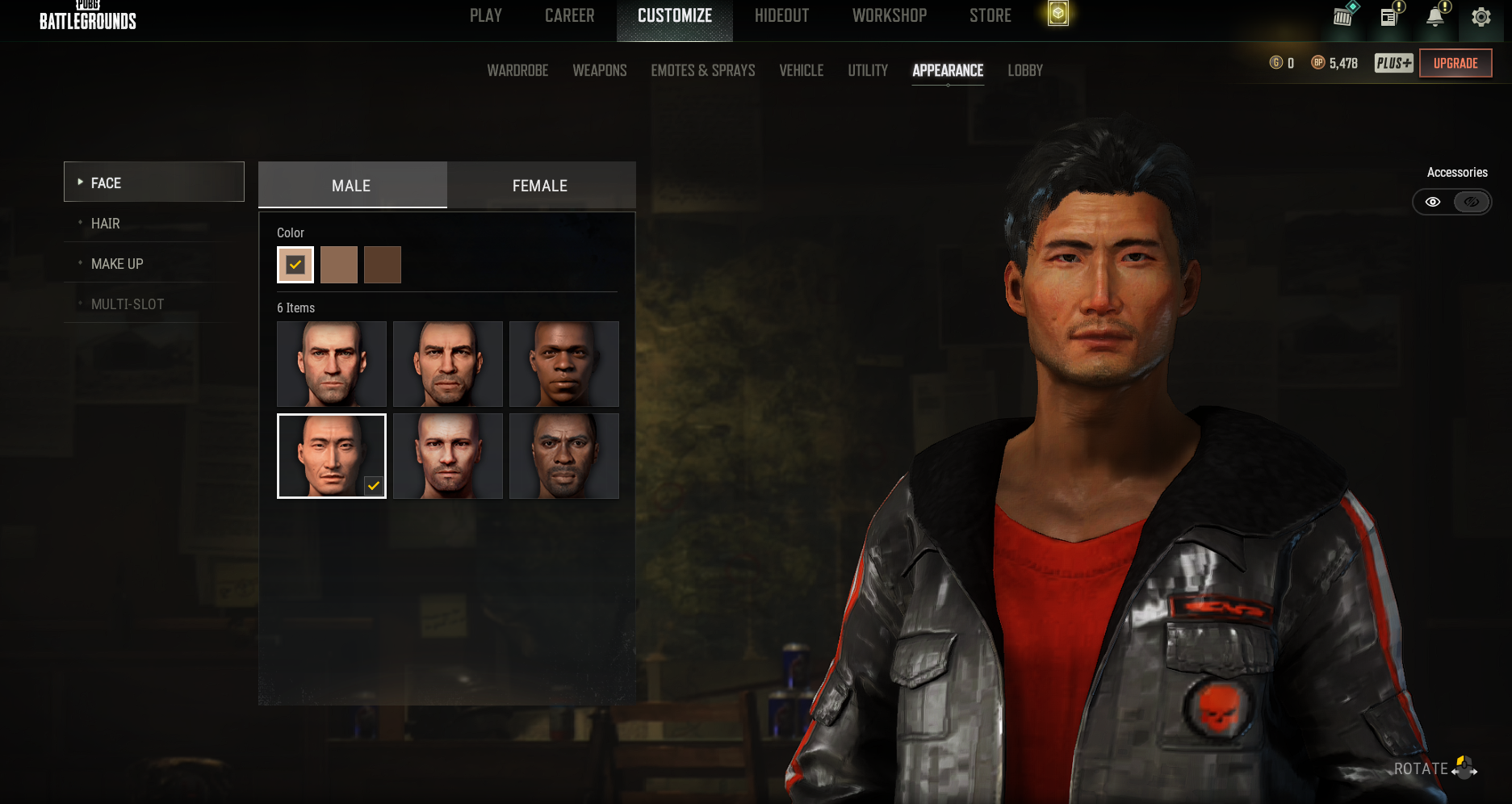1512x804 pixels.
Task: Pick the darkest brown skin color swatch
Action: (383, 265)
